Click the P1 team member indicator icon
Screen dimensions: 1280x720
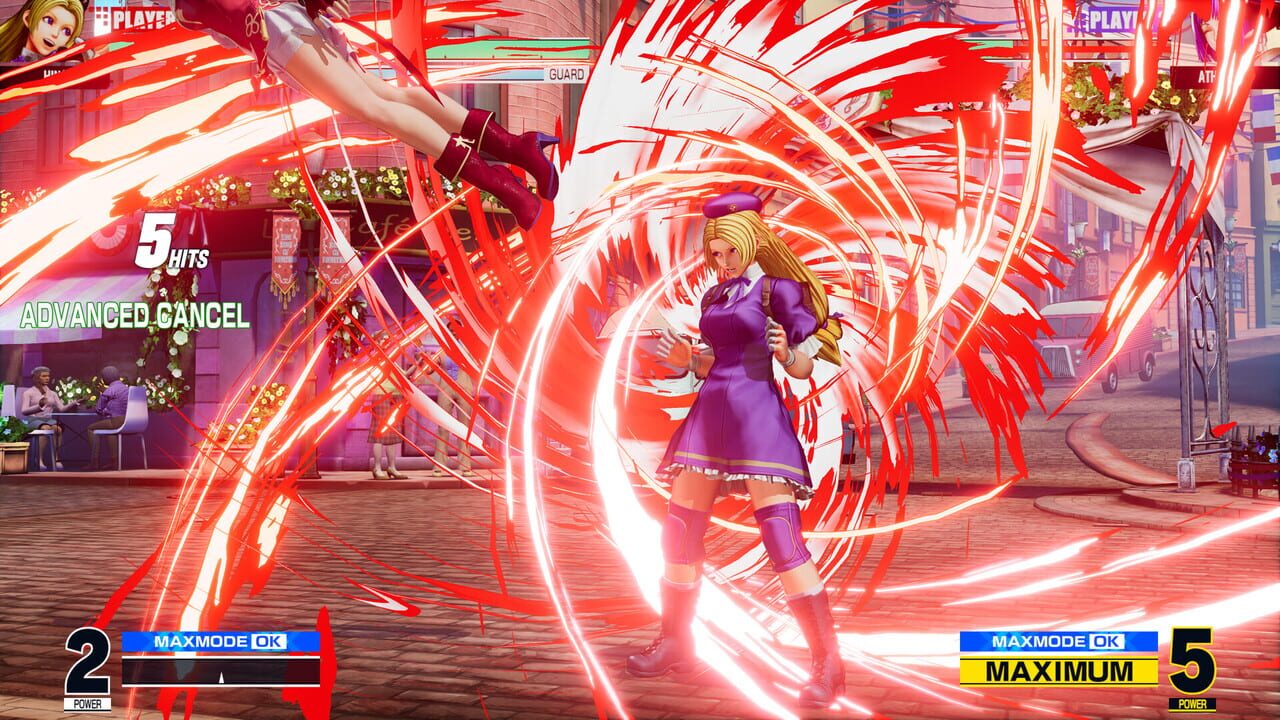tap(100, 15)
